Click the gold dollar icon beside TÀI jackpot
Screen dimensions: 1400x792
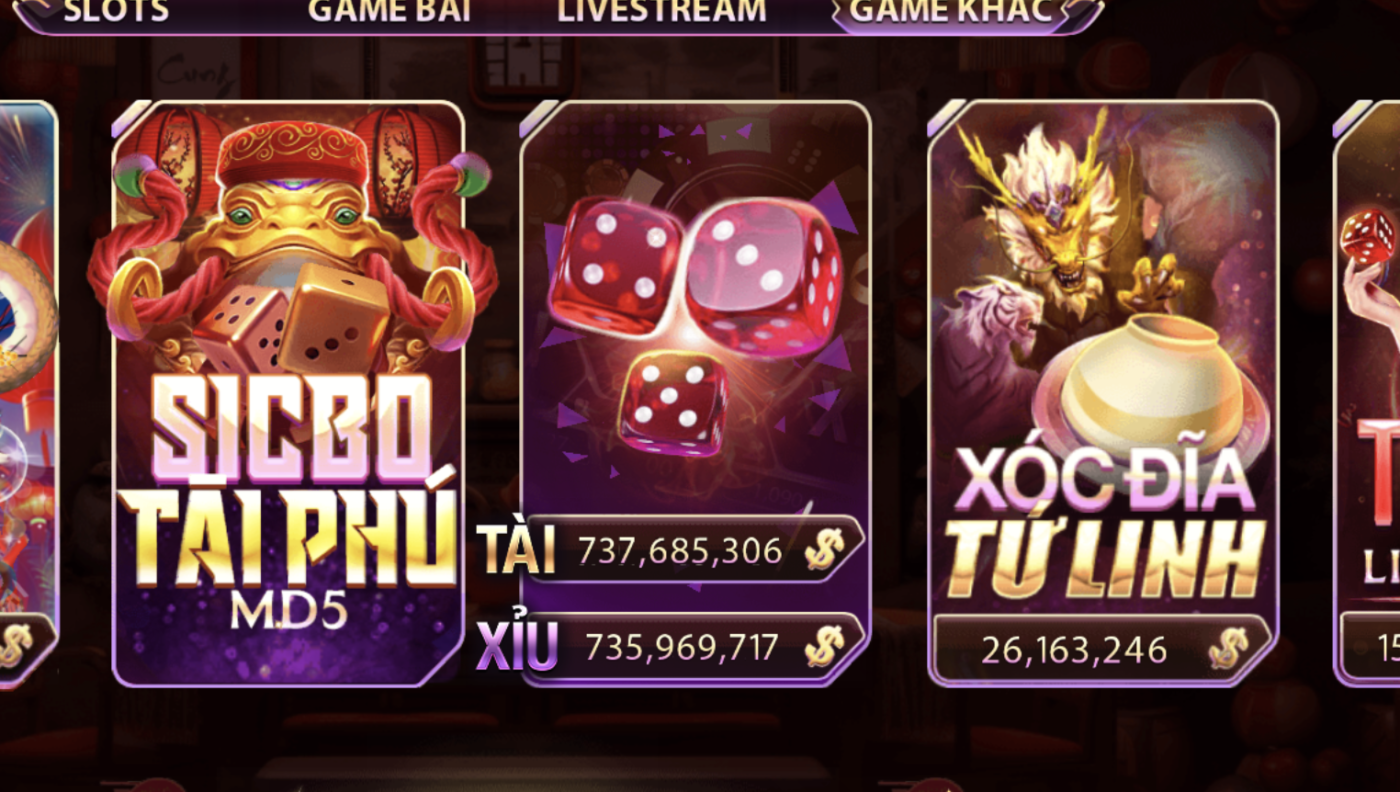(x=822, y=549)
